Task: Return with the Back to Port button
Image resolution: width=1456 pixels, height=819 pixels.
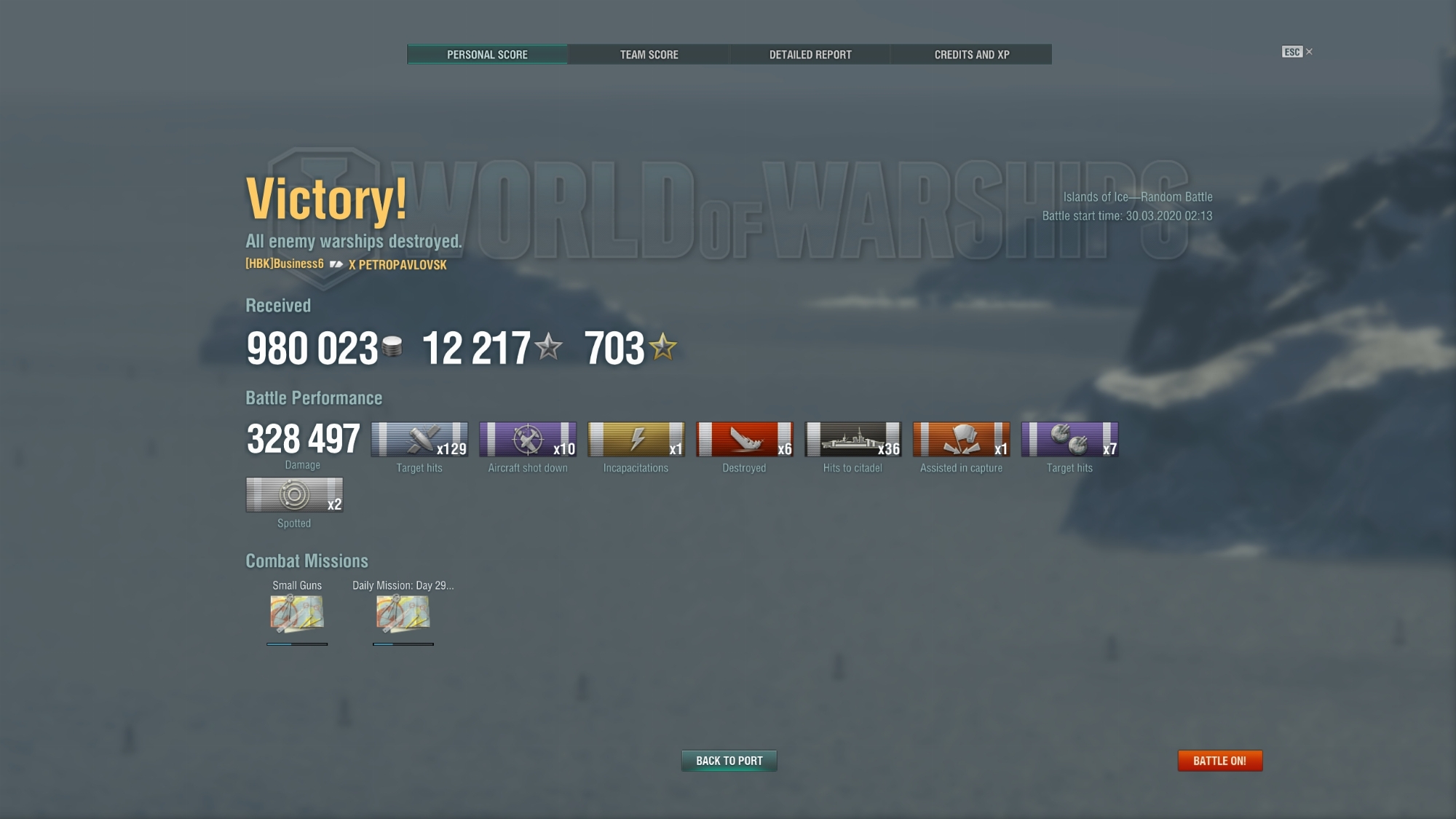Action: click(729, 761)
